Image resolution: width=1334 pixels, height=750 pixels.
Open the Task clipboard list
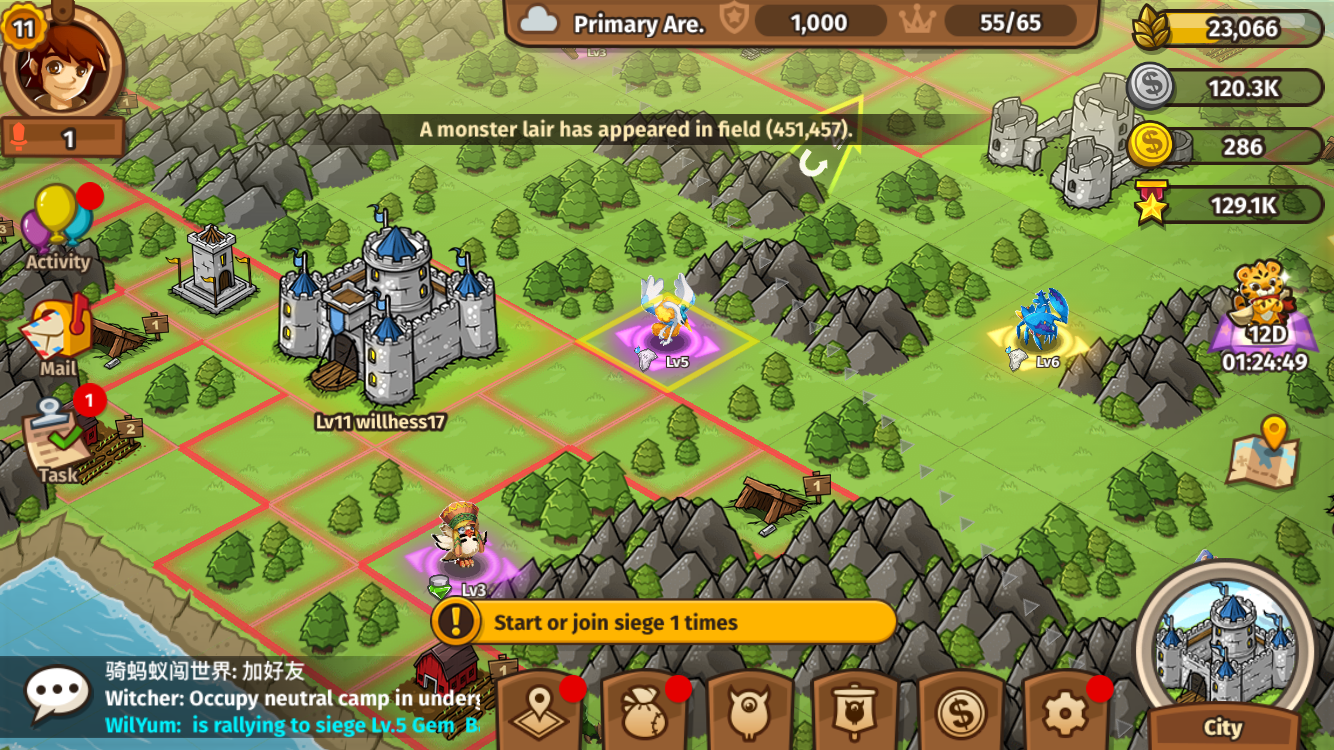tap(58, 442)
